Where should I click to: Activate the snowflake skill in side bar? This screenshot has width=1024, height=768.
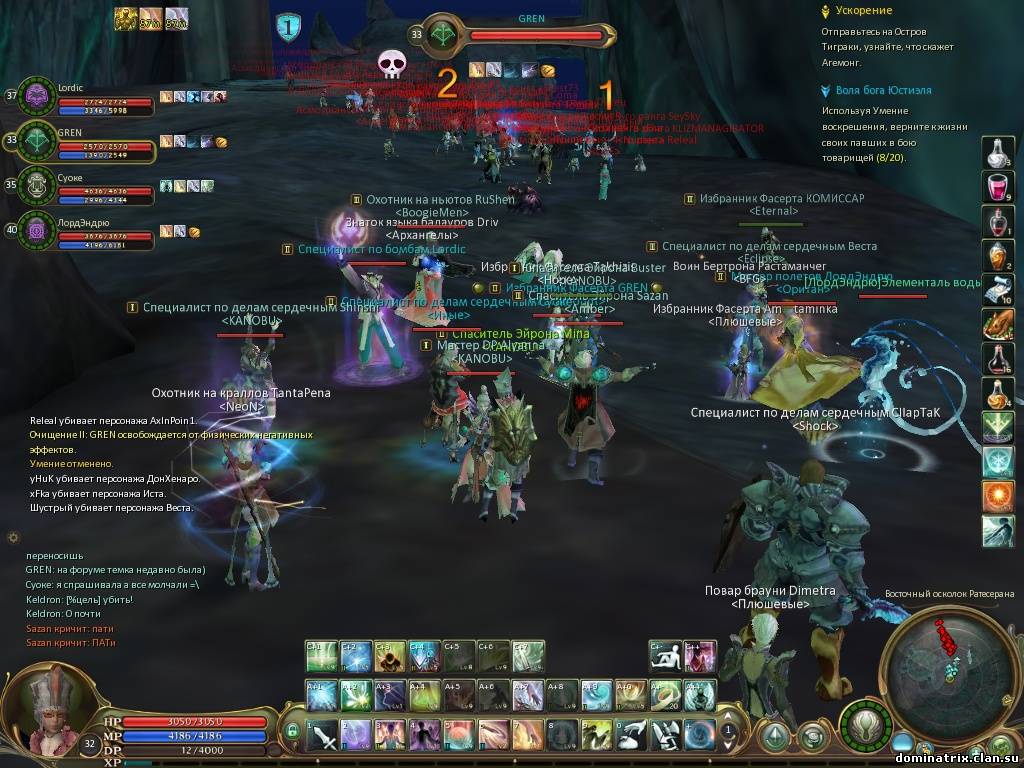coord(997,461)
